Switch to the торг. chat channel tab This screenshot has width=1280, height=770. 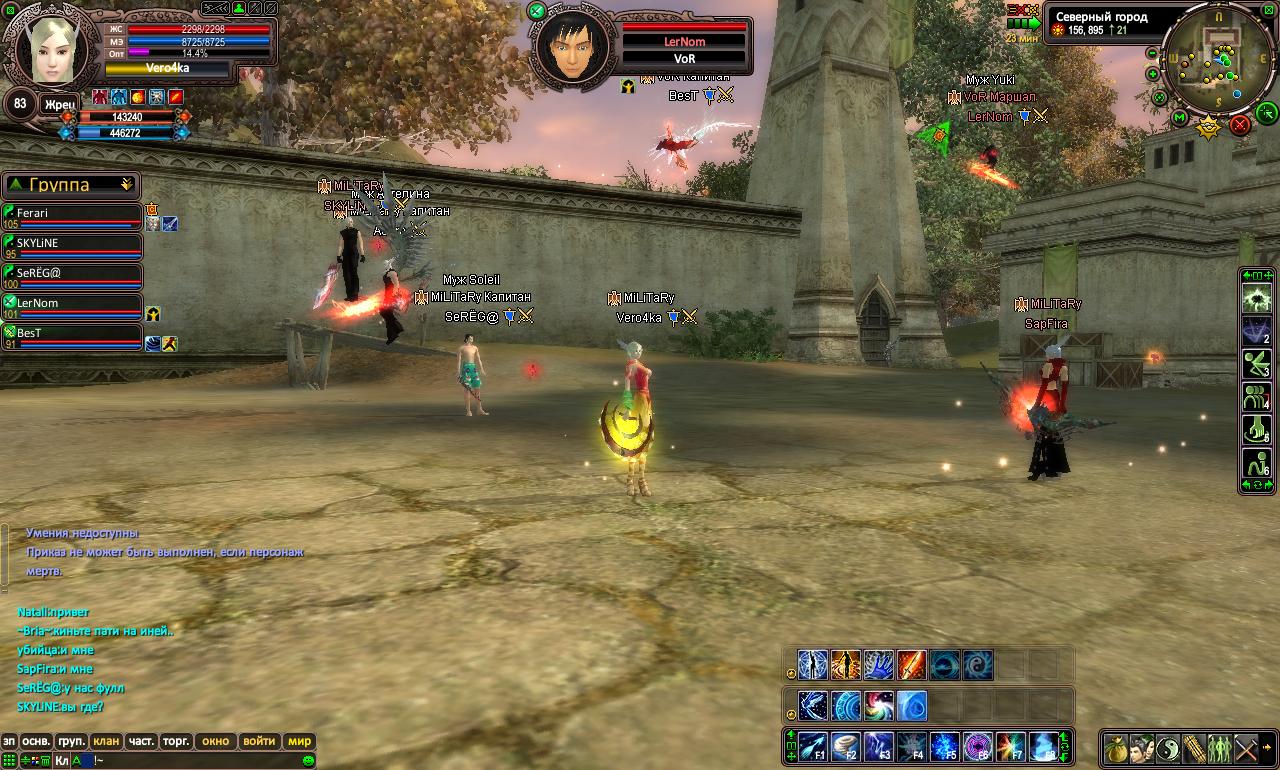pyautogui.click(x=176, y=742)
